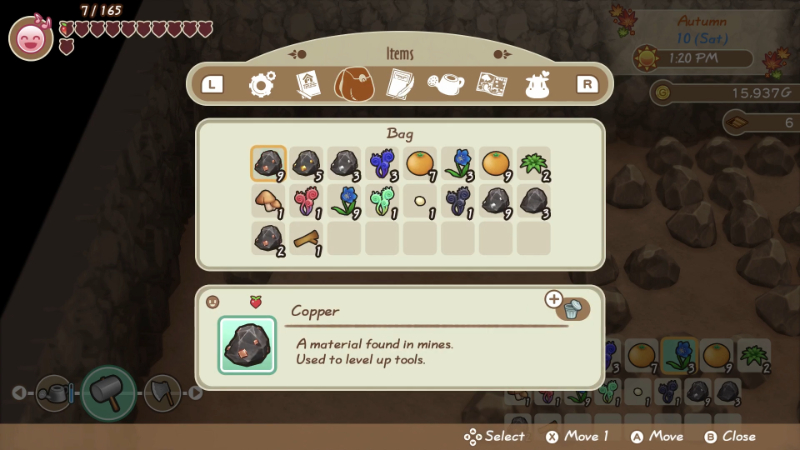The width and height of the screenshot is (800, 450).
Task: Equip the hammer in the tool wheel
Action: (x=108, y=392)
